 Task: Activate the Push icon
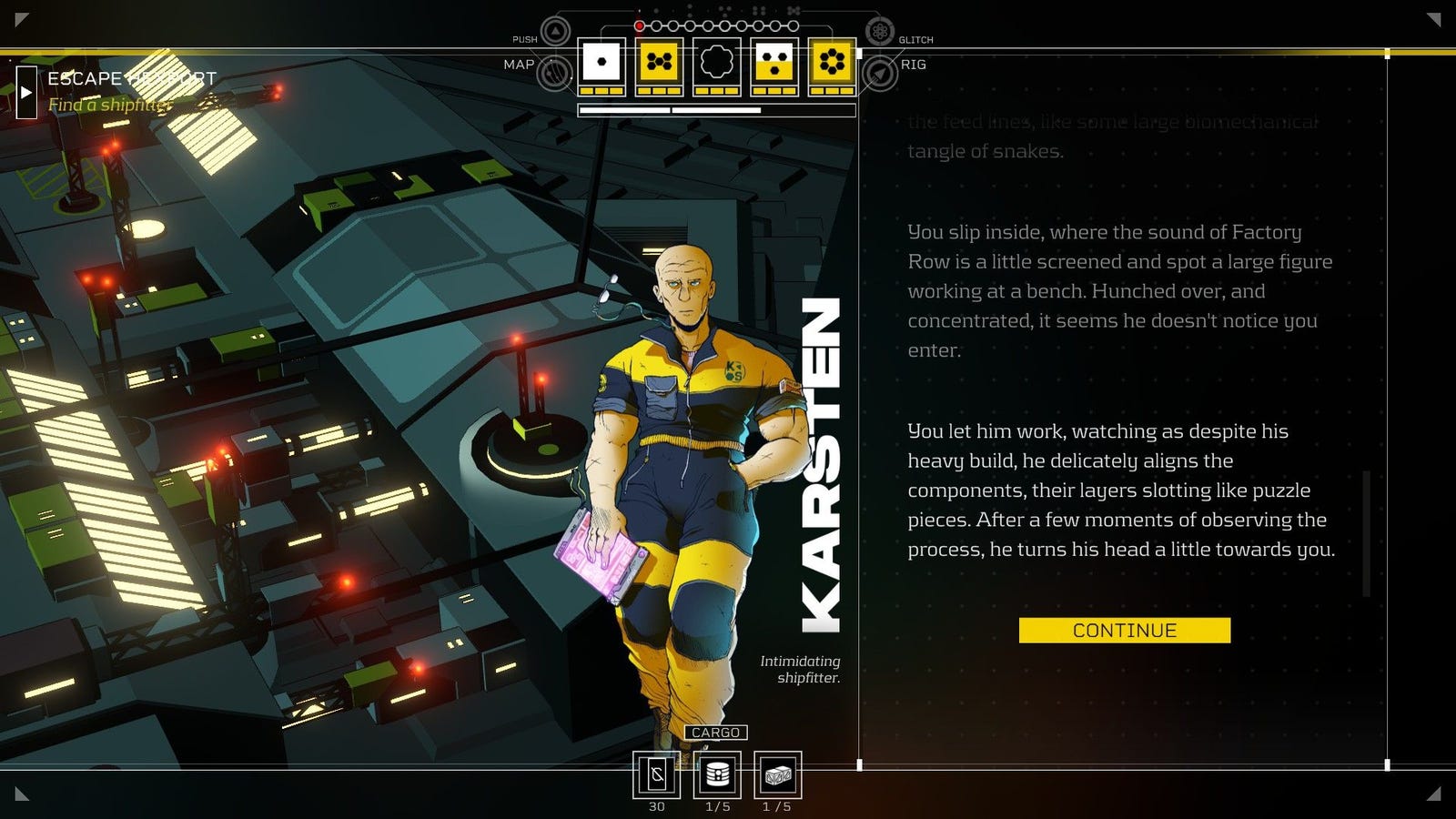click(x=555, y=32)
